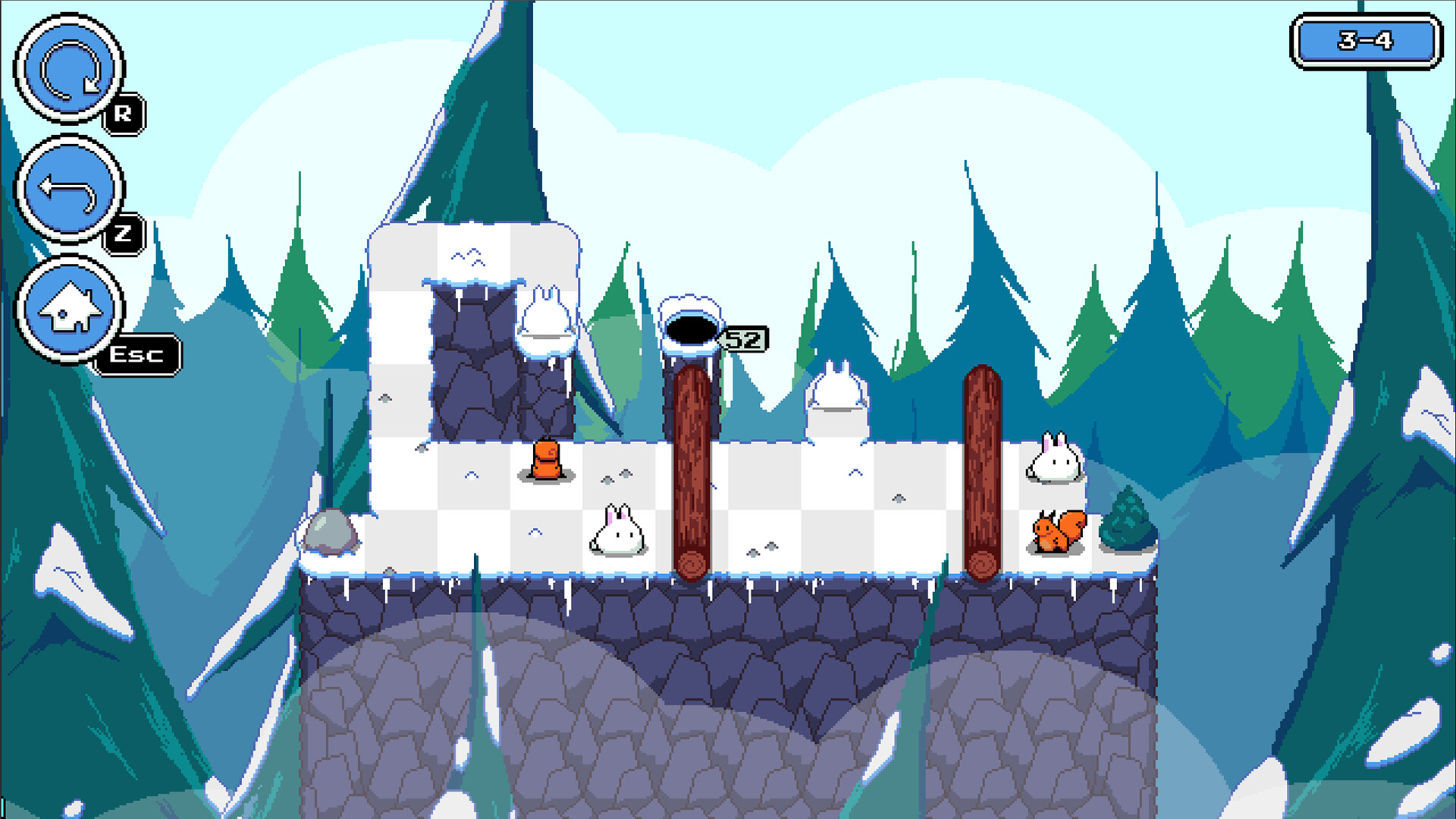Click the 52 counter tooltip
The image size is (1456, 819).
[743, 340]
